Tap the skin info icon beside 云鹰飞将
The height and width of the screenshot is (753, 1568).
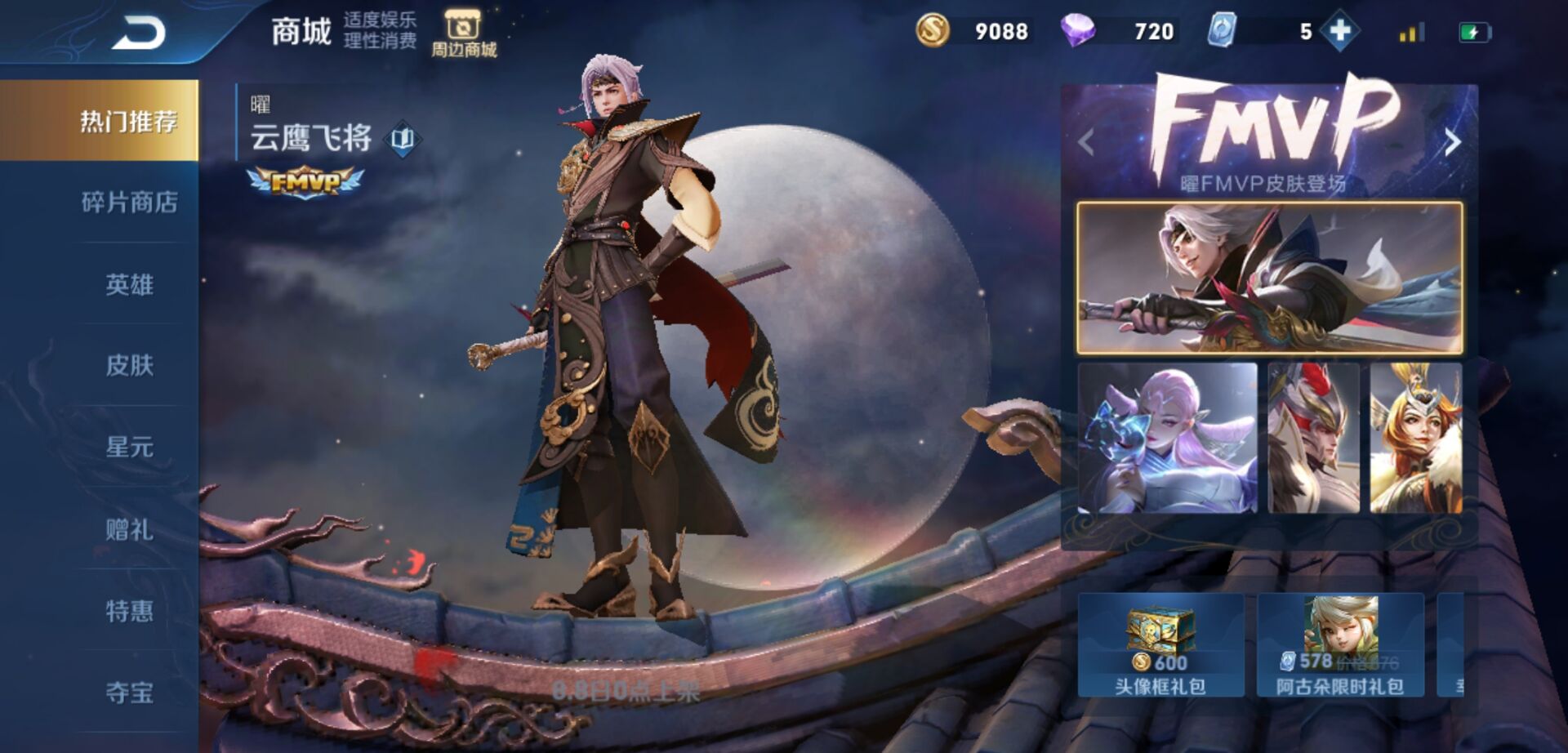tap(403, 138)
